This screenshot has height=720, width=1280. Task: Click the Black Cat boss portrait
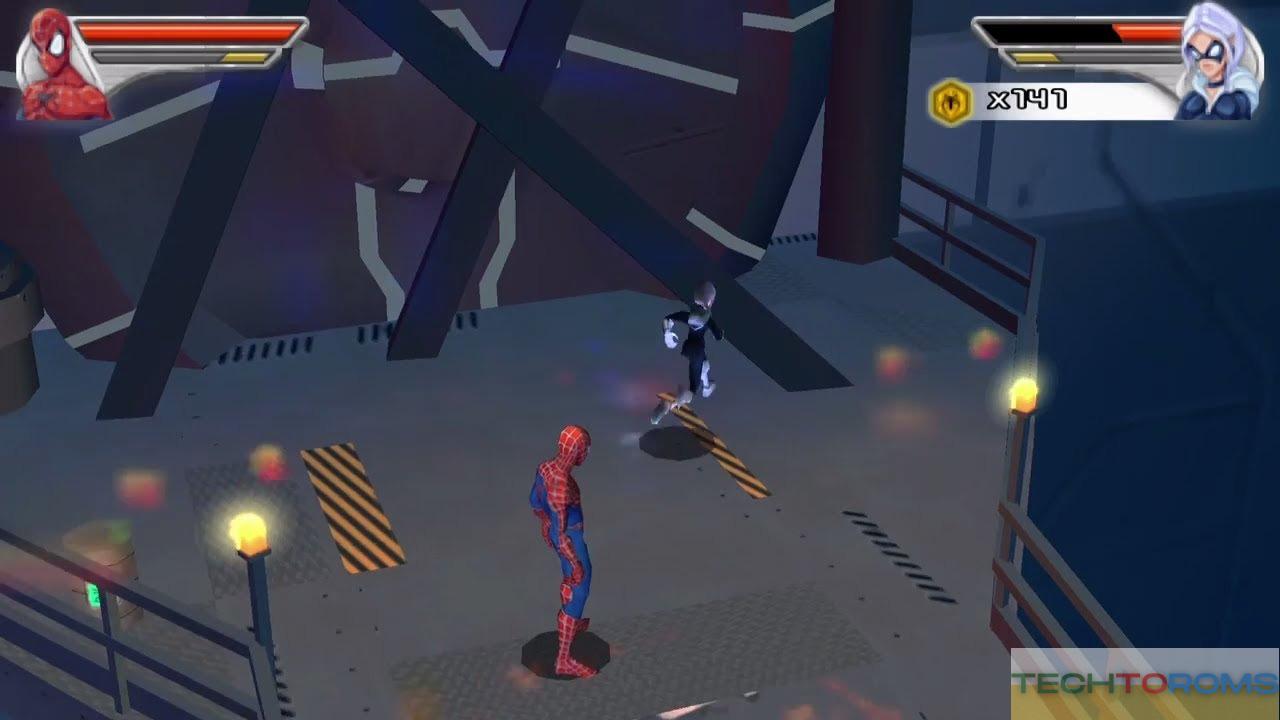pyautogui.click(x=1212, y=64)
